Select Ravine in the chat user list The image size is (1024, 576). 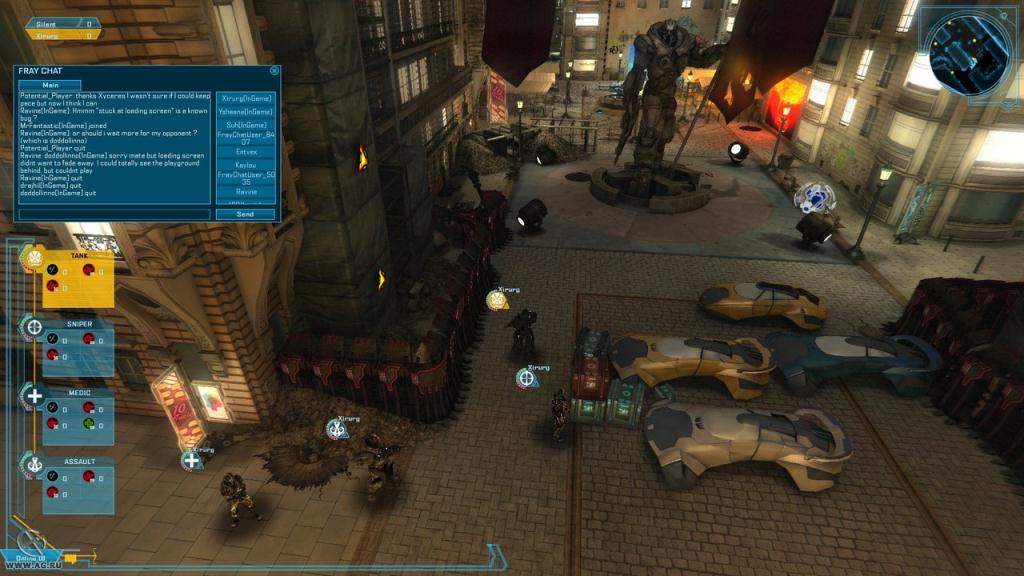coord(245,191)
